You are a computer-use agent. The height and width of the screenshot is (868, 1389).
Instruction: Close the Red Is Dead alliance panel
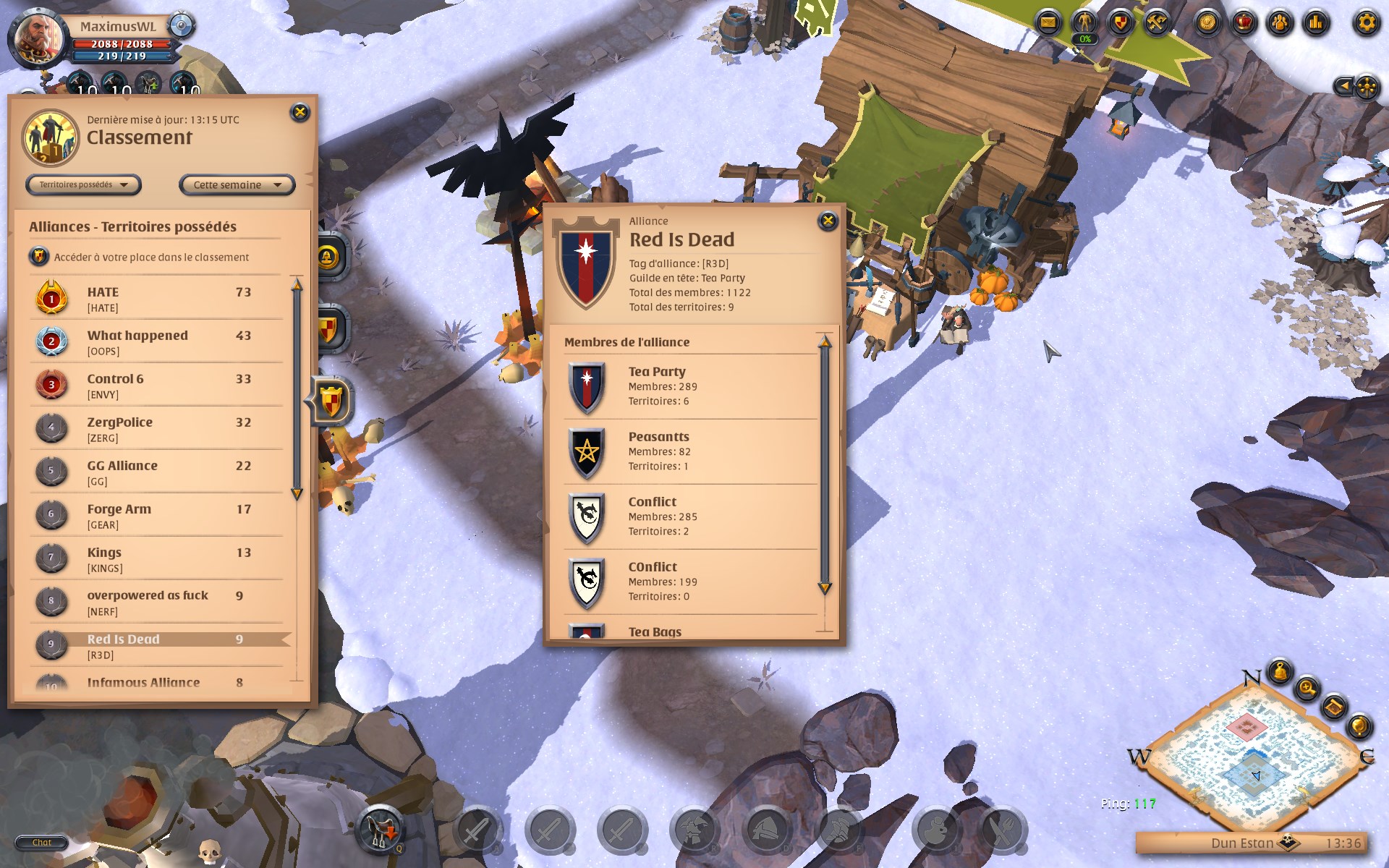828,221
